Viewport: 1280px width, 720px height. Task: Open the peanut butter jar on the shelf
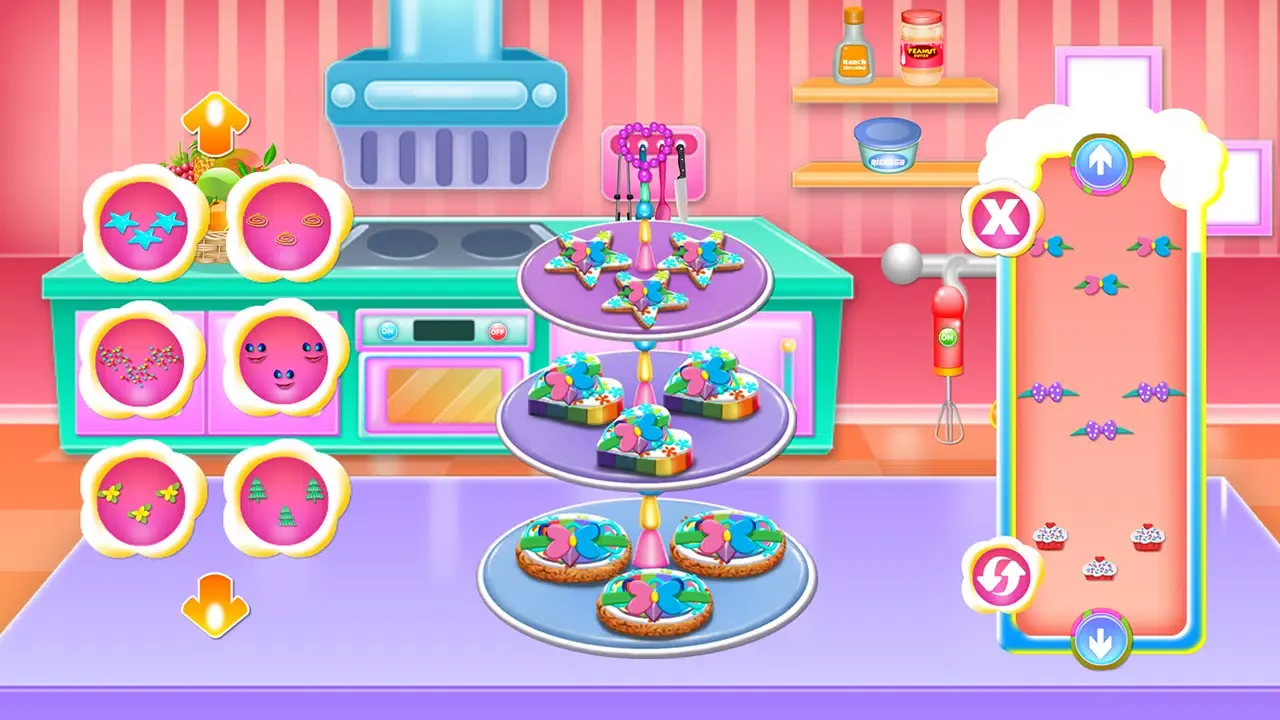[x=923, y=45]
